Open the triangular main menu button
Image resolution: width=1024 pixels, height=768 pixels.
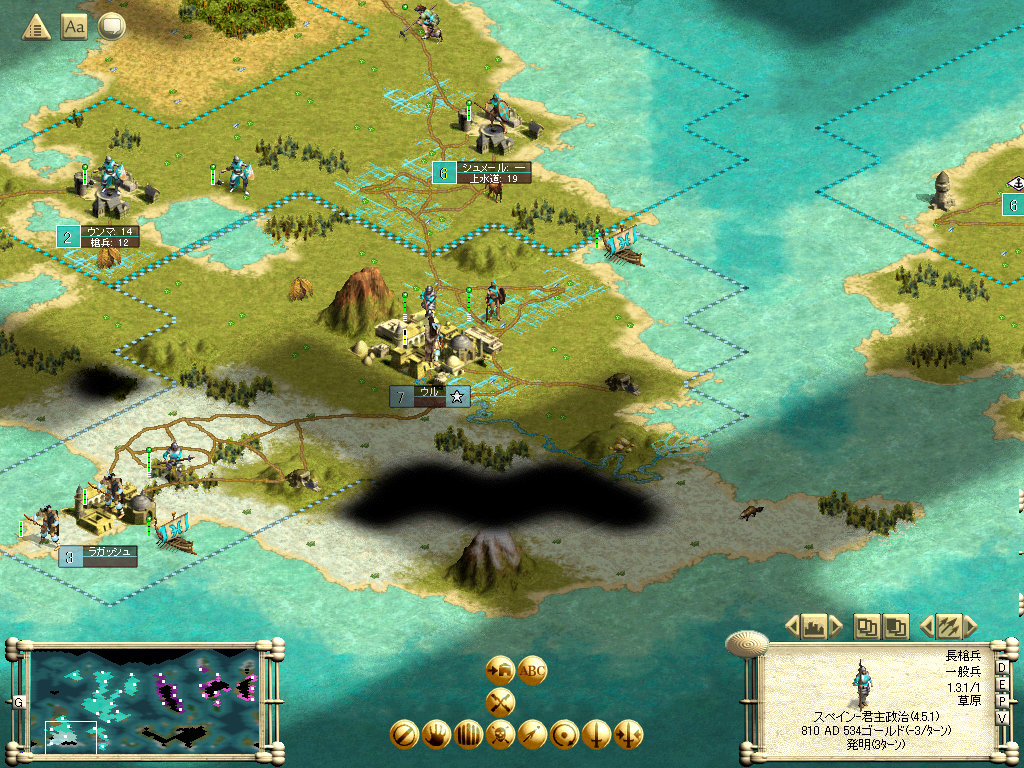[37, 27]
